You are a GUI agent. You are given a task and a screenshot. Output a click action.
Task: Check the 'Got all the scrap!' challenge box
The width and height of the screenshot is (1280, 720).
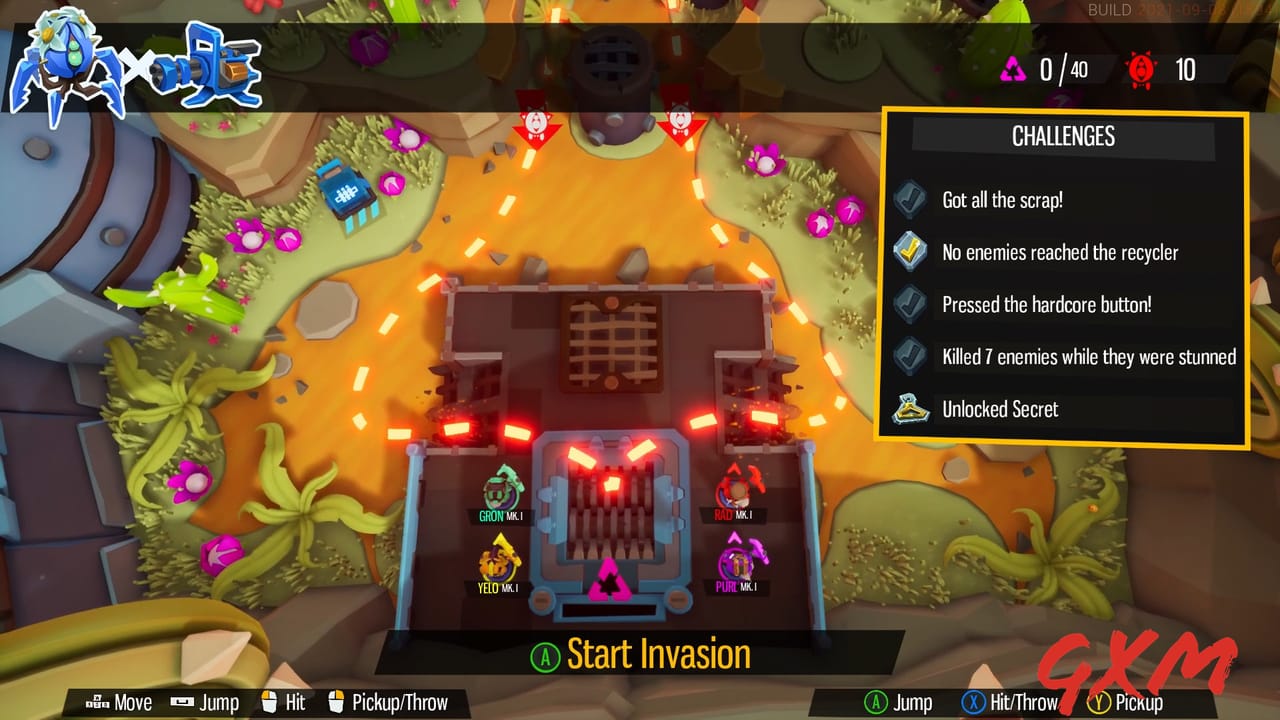click(x=908, y=200)
